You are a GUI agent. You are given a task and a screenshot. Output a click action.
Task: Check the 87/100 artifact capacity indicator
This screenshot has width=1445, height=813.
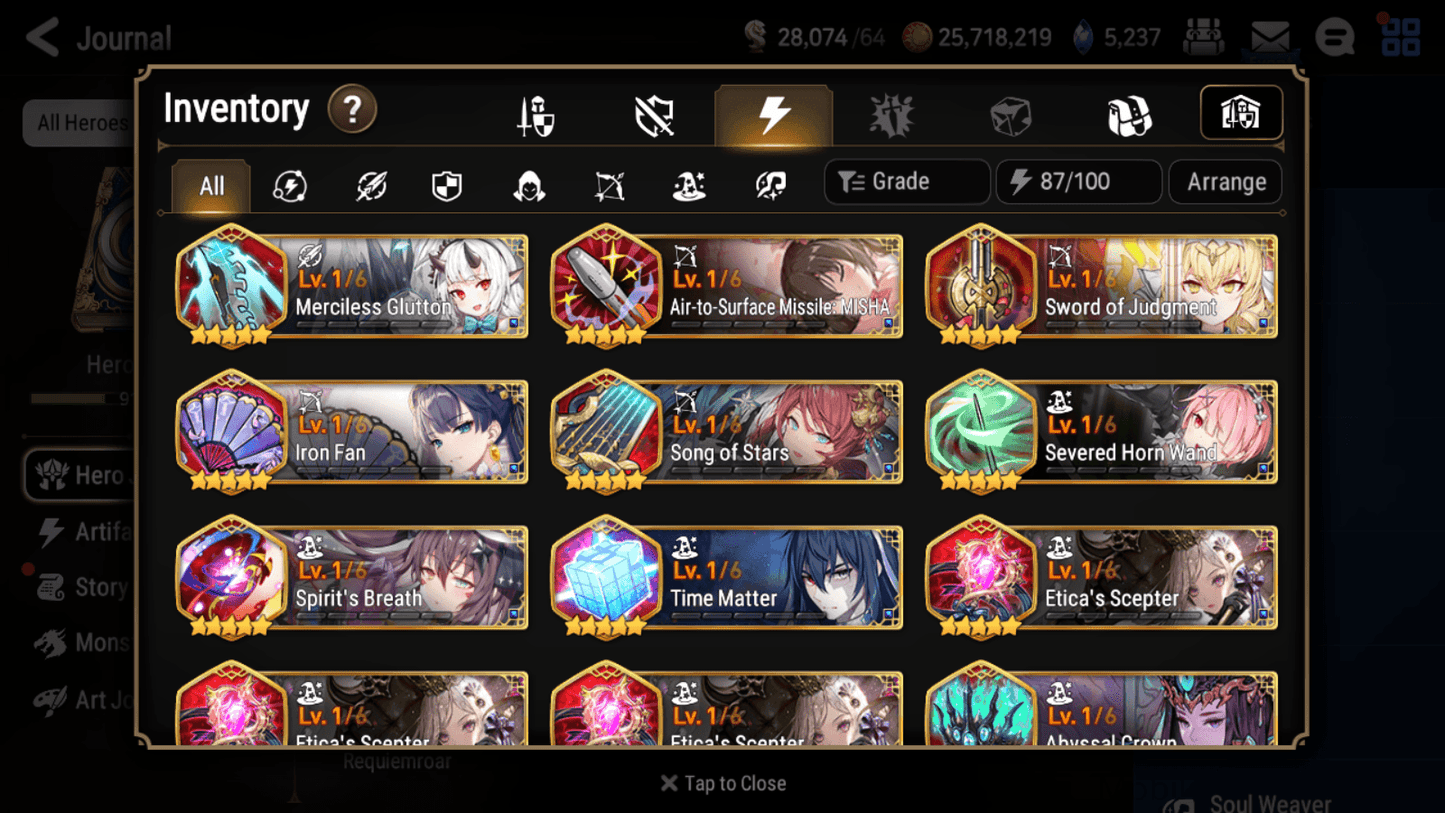[1078, 181]
